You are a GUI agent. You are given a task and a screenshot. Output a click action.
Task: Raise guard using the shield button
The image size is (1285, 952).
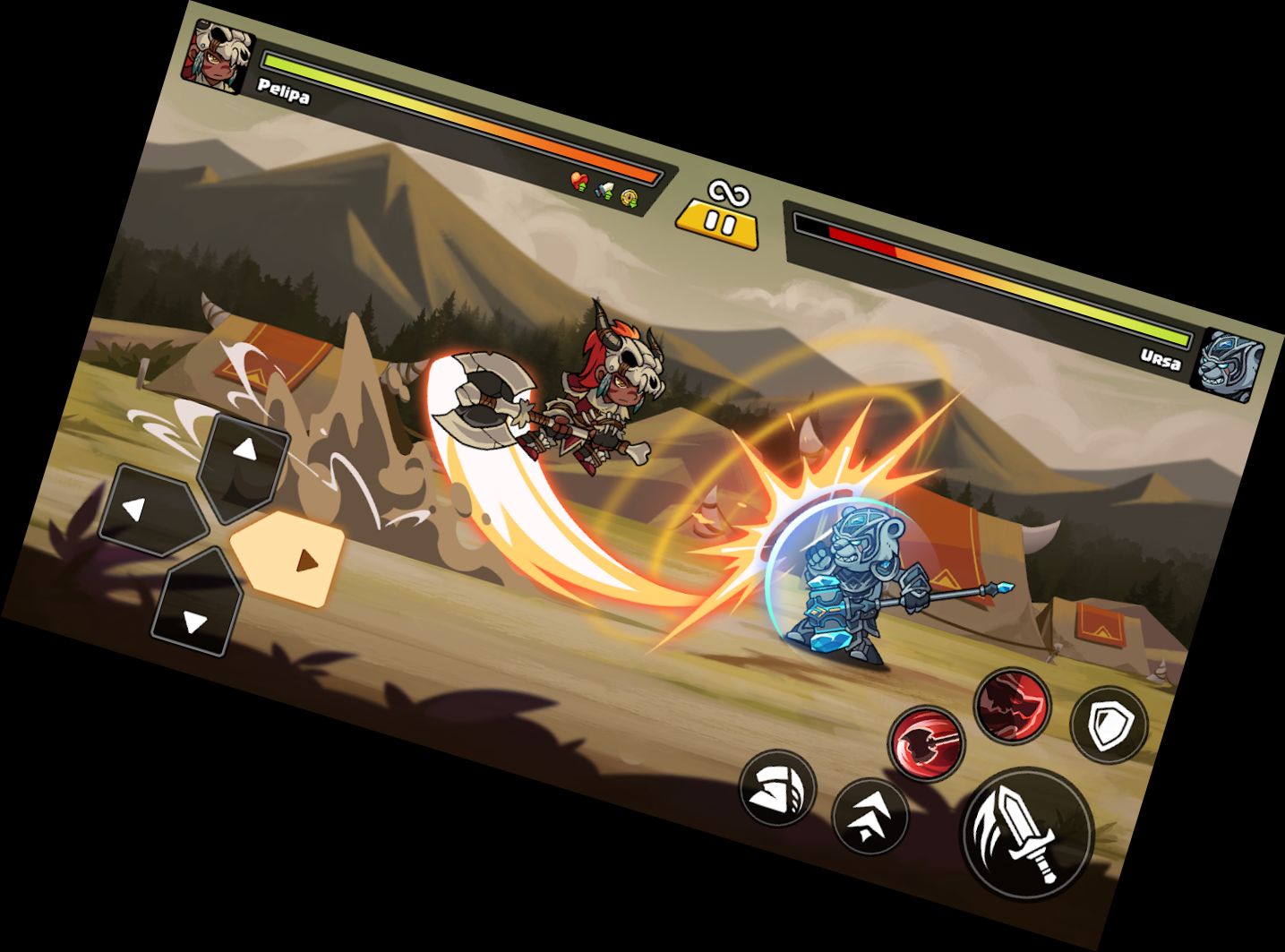tap(1109, 725)
